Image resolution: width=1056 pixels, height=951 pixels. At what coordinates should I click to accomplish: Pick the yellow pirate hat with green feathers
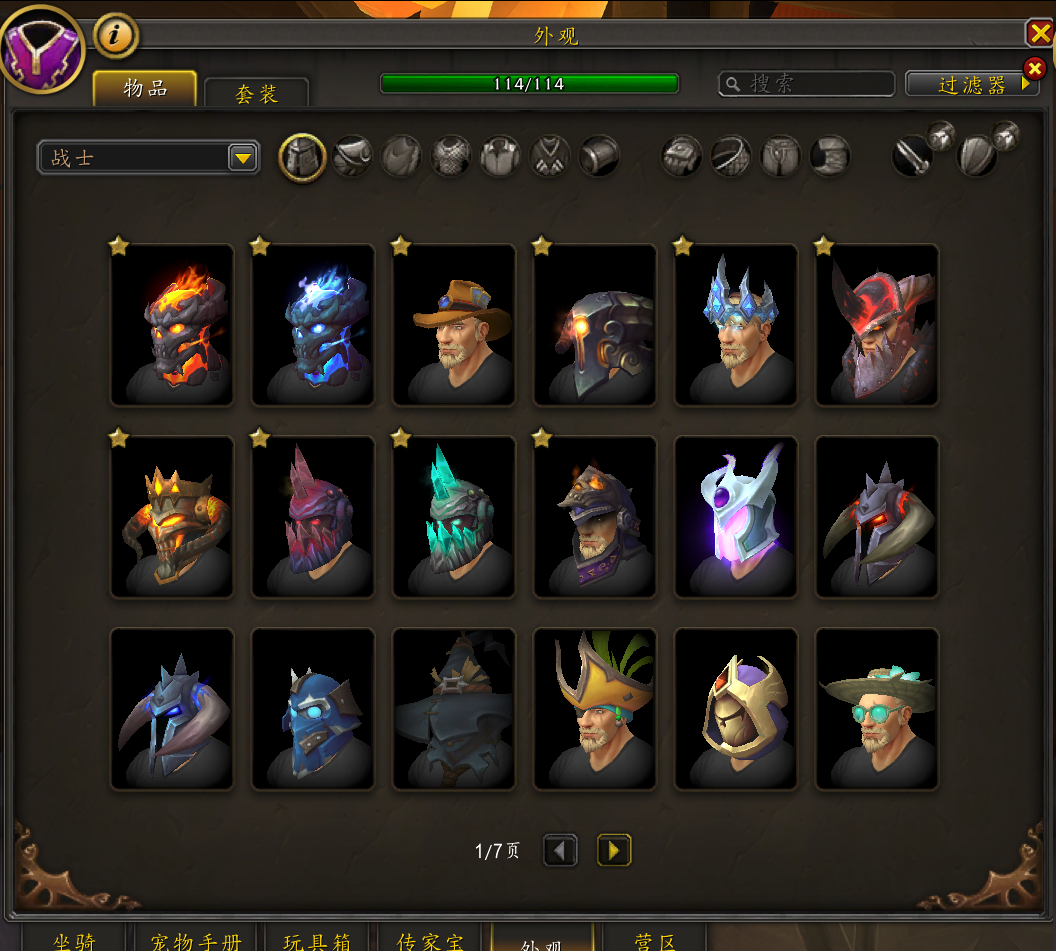click(x=595, y=709)
